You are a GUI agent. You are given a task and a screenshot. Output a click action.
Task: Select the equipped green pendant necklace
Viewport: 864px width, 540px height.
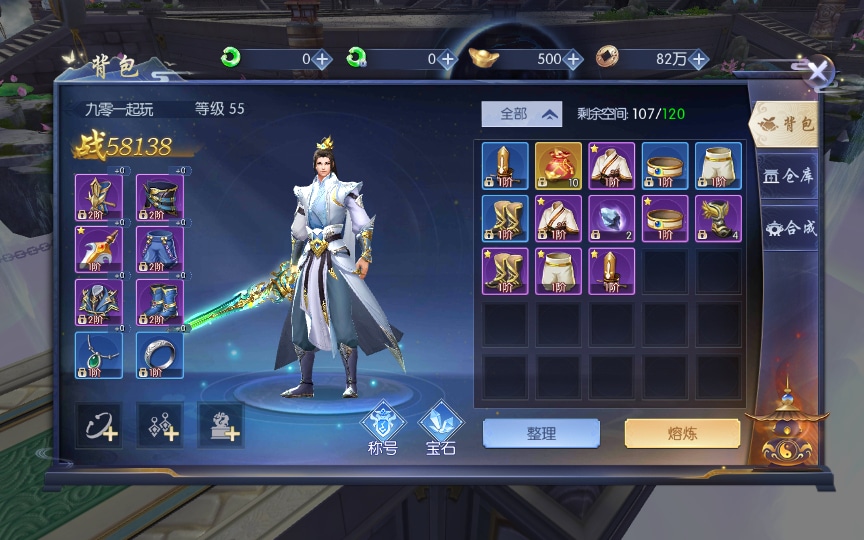coord(99,355)
